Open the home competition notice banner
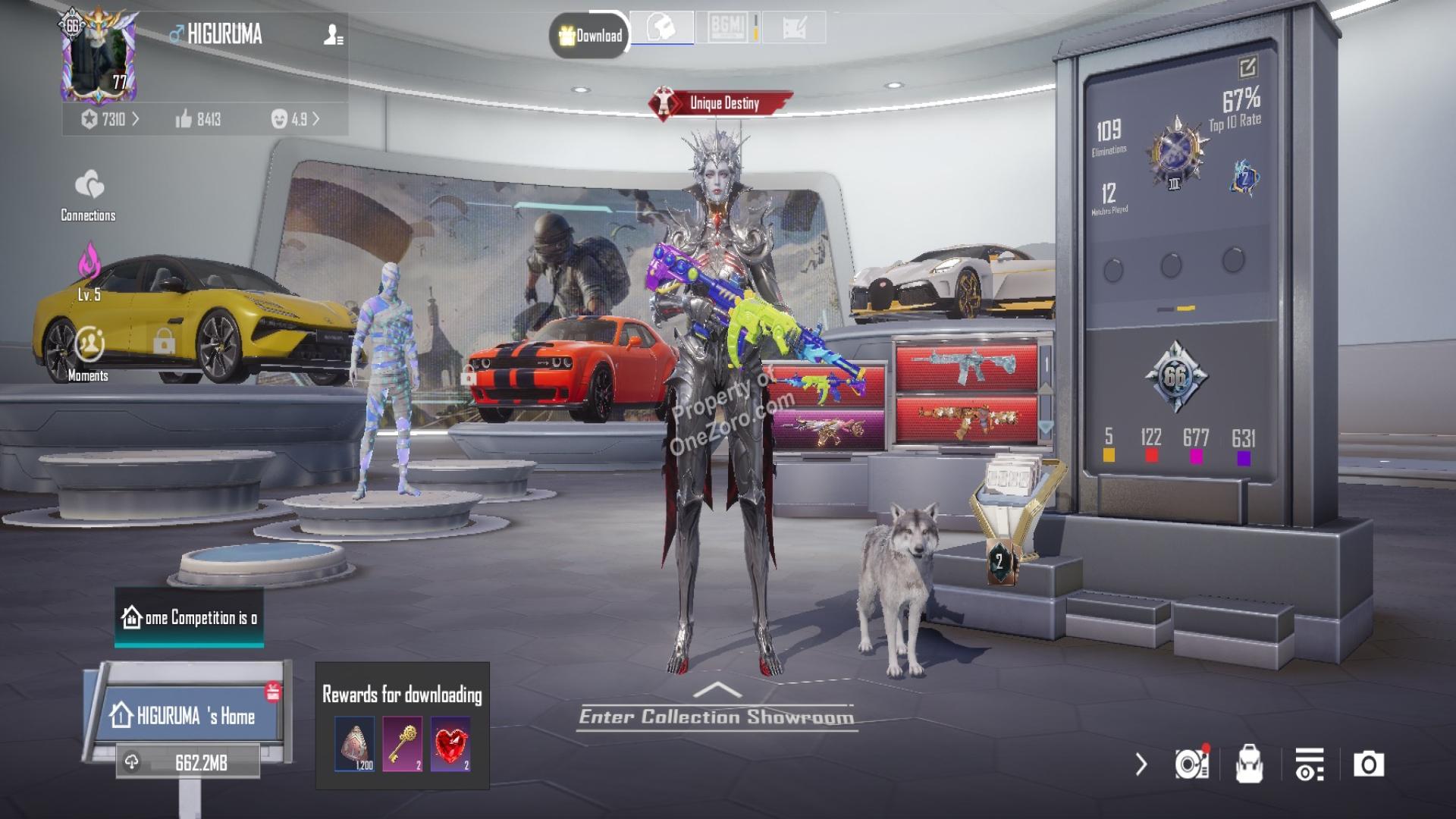The width and height of the screenshot is (1456, 819). click(x=190, y=618)
